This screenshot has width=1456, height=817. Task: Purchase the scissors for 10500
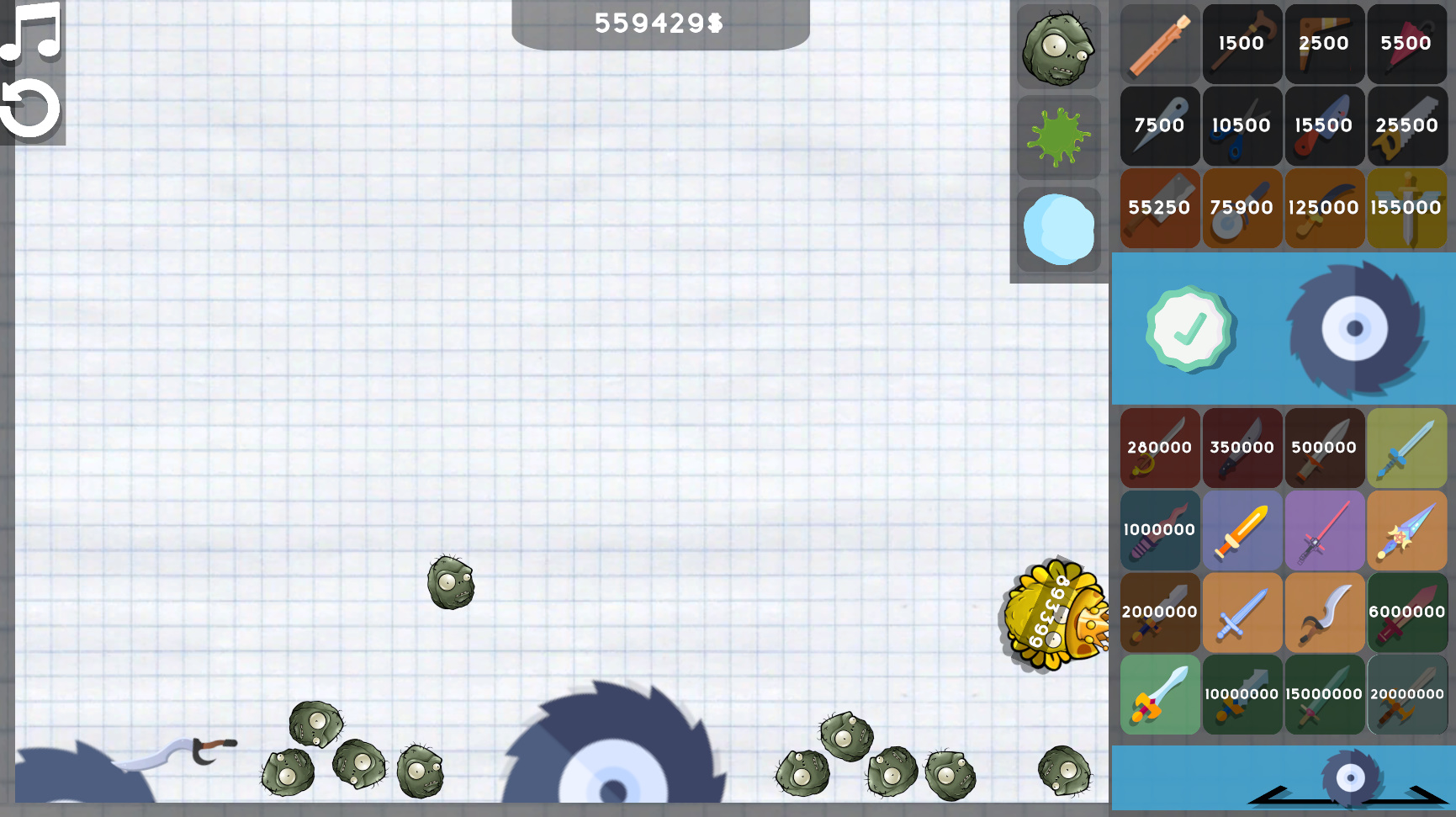coord(1242,126)
